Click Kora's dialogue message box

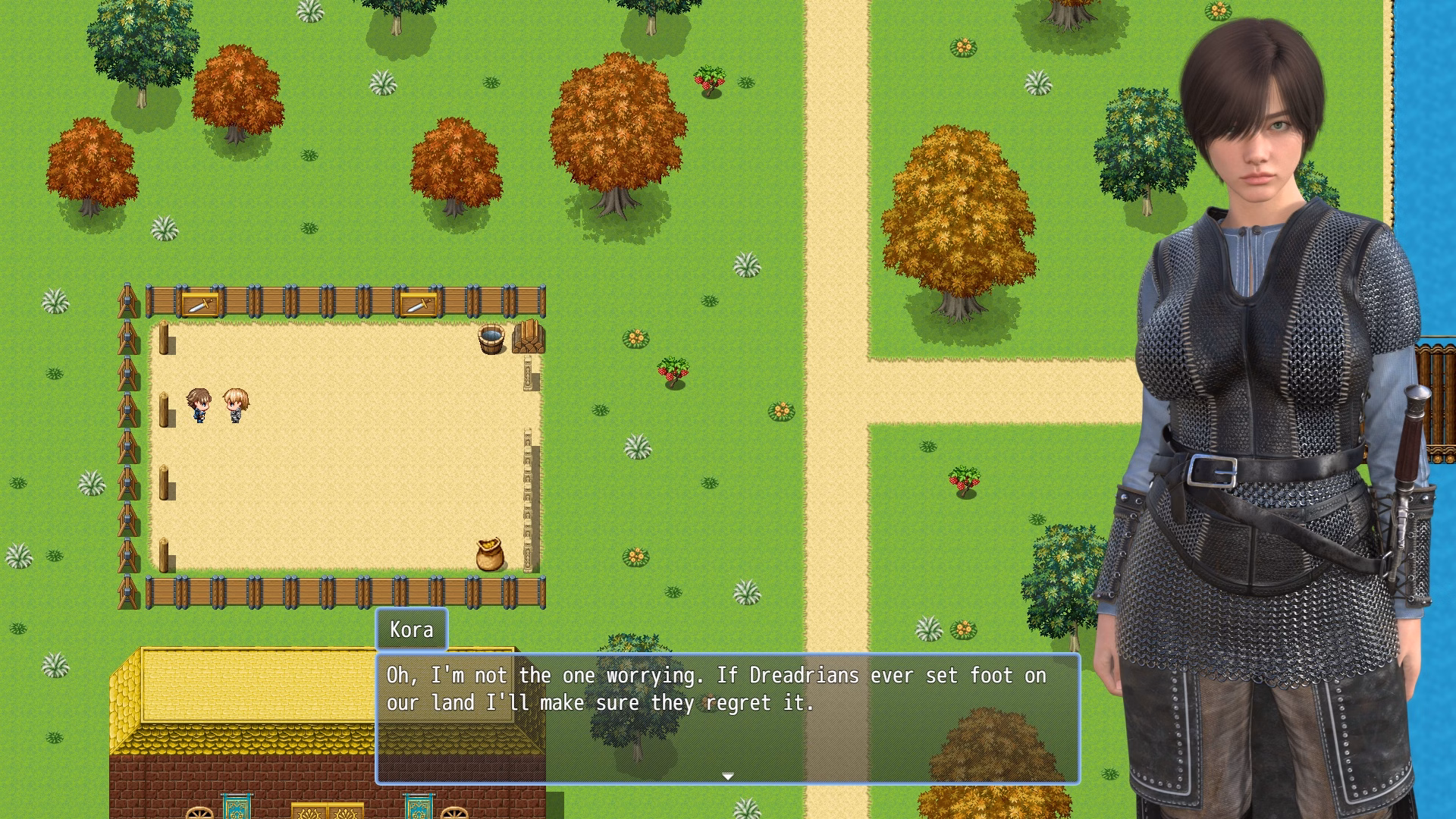click(x=727, y=717)
